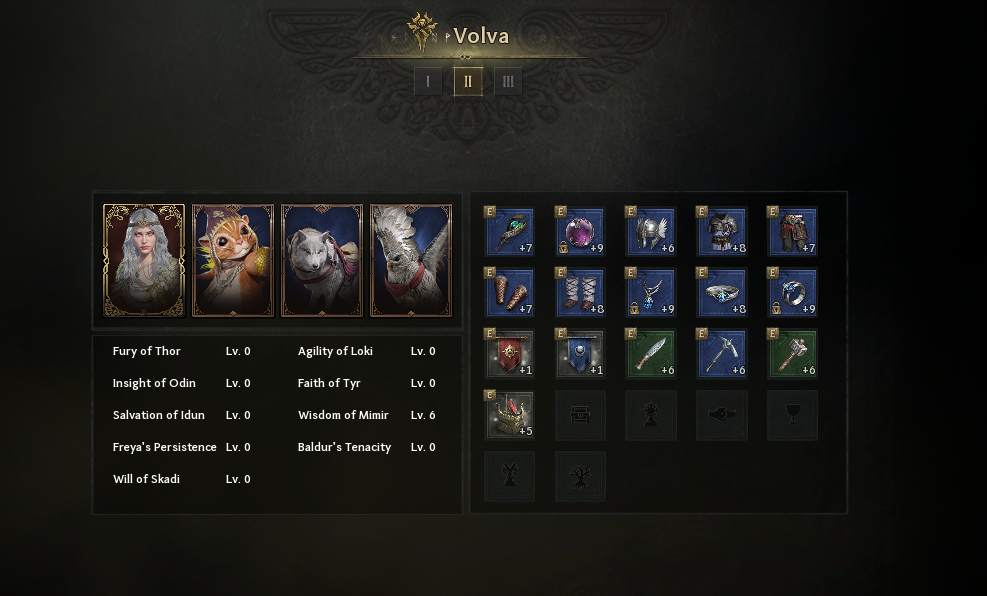Inspect the leather gloves slot

510,293
